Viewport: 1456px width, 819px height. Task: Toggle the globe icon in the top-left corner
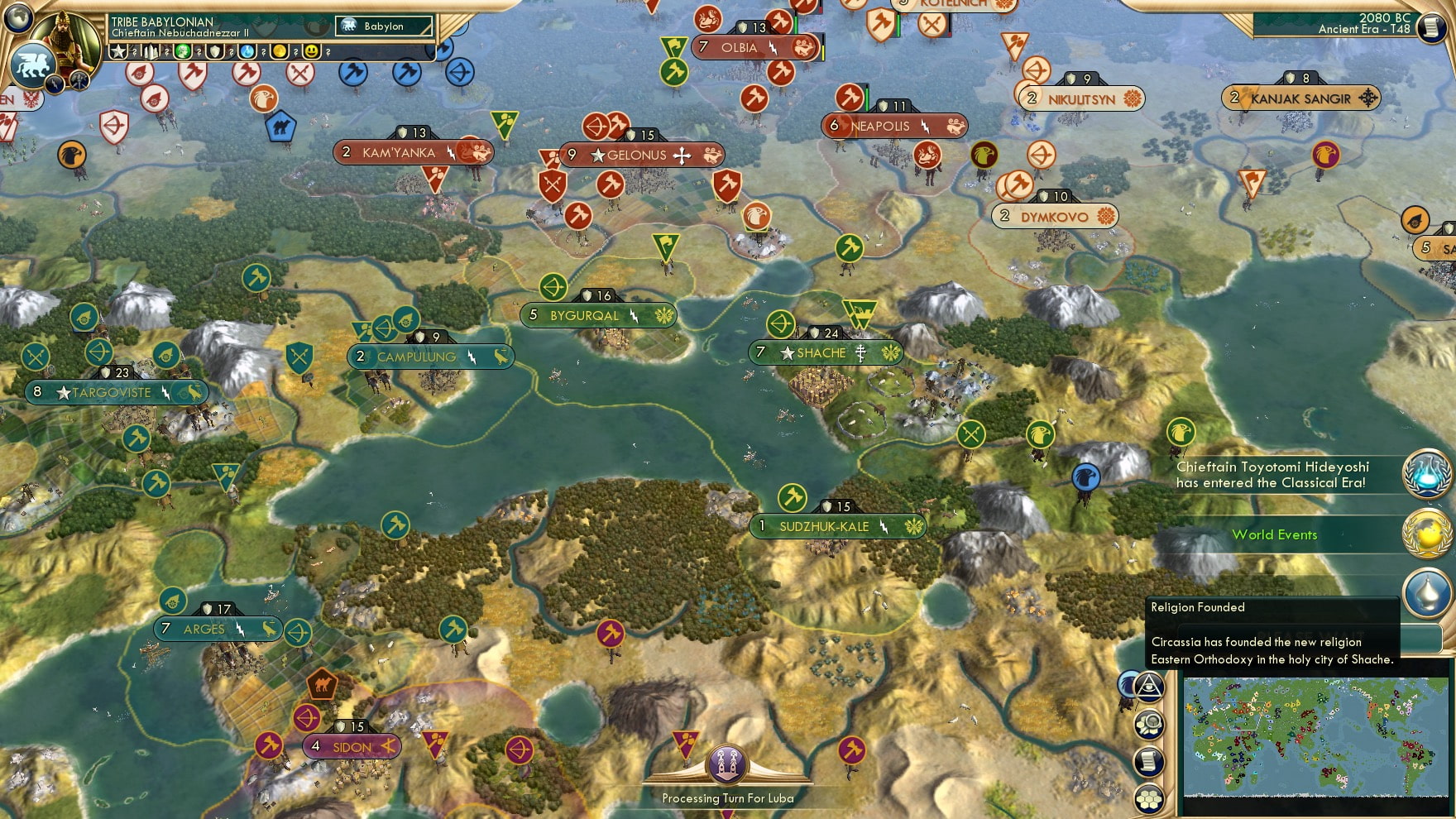pyautogui.click(x=18, y=17)
